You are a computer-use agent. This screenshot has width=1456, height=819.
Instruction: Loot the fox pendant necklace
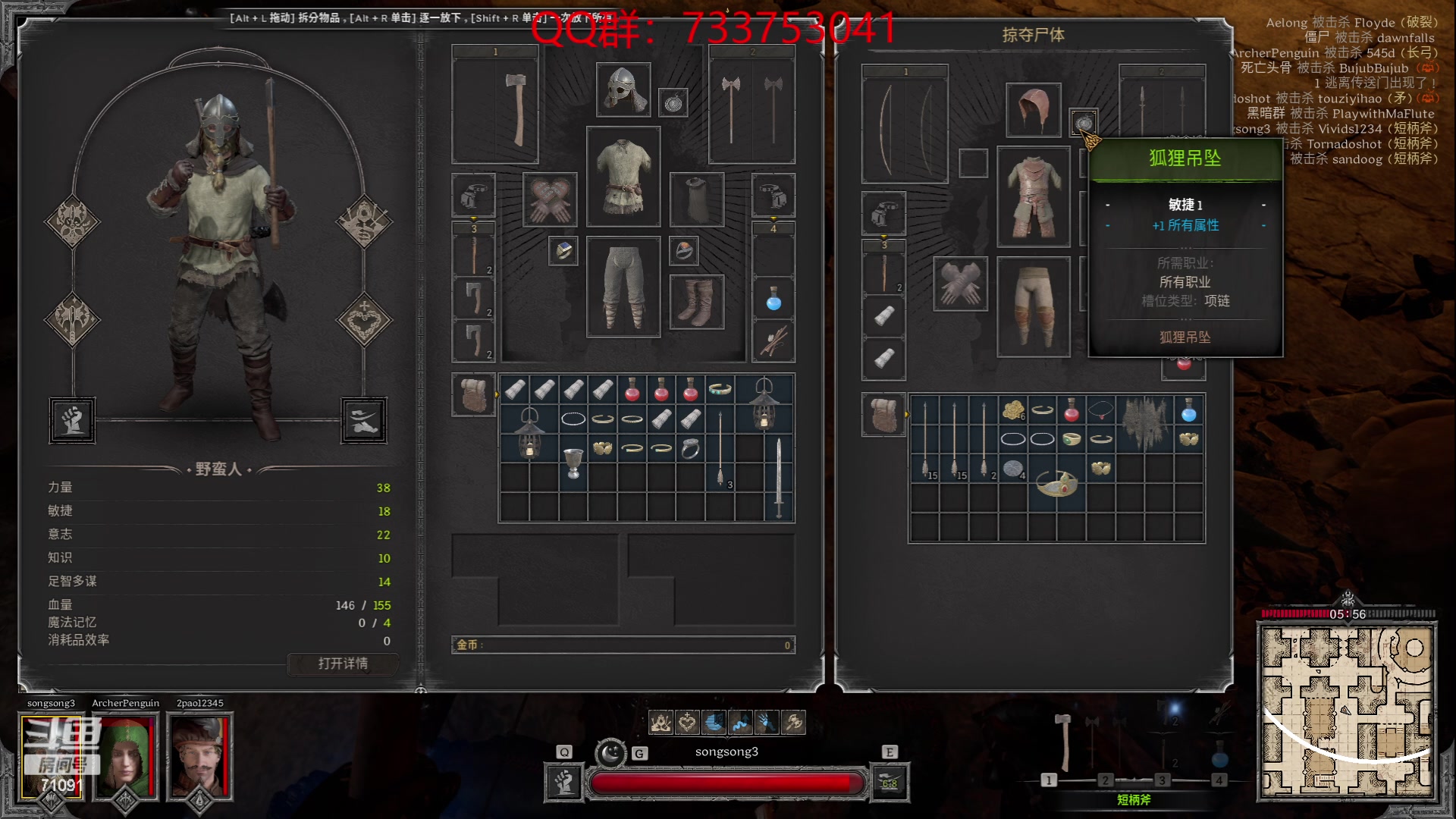point(1083,123)
